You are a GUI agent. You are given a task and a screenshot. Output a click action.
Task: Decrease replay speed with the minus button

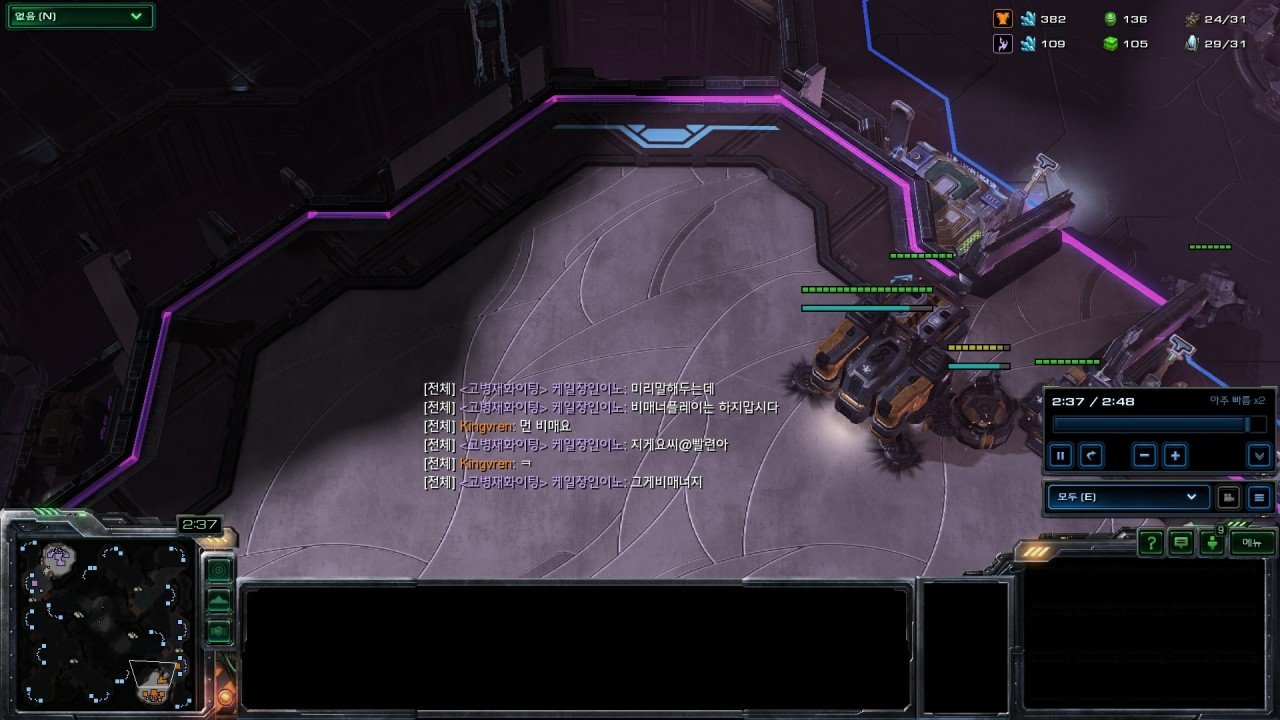coord(1146,456)
